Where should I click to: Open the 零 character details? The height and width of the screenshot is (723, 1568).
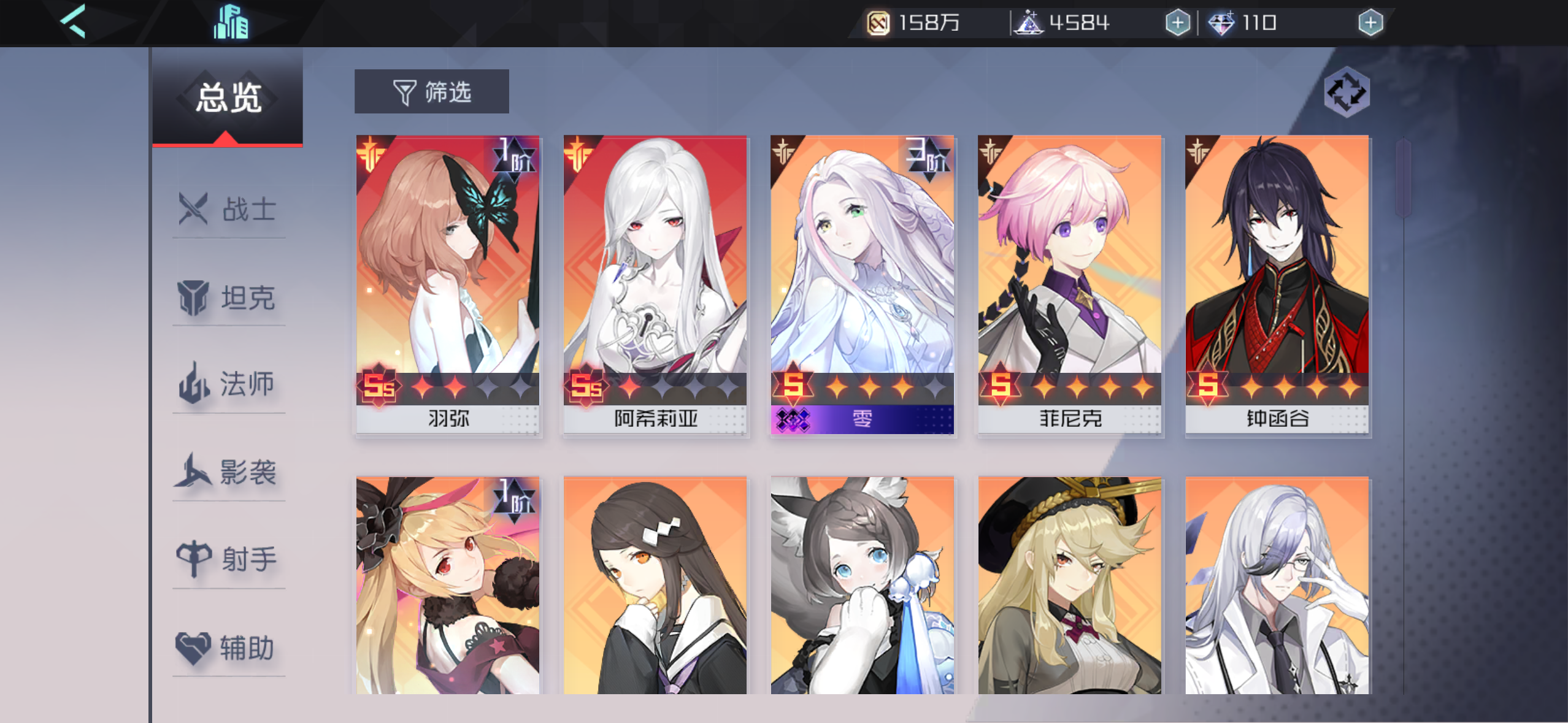[862, 282]
